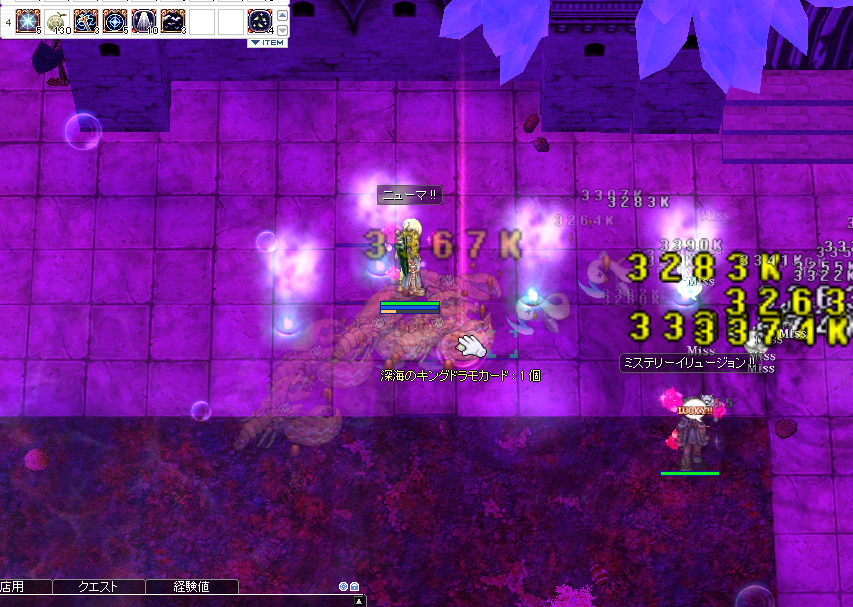This screenshot has height=607, width=853.
Task: Activate the white starburst skill in the hotbar
Action: (x=29, y=21)
